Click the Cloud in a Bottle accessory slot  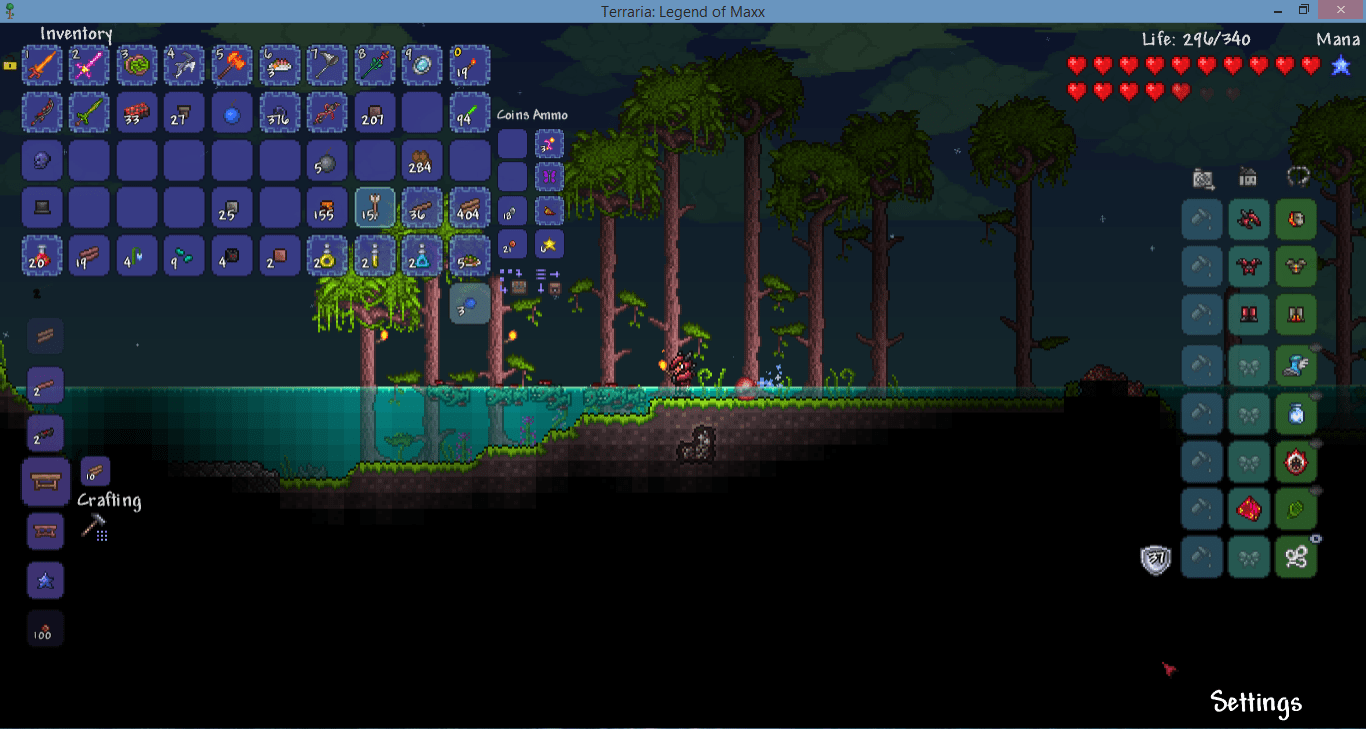click(x=1296, y=414)
